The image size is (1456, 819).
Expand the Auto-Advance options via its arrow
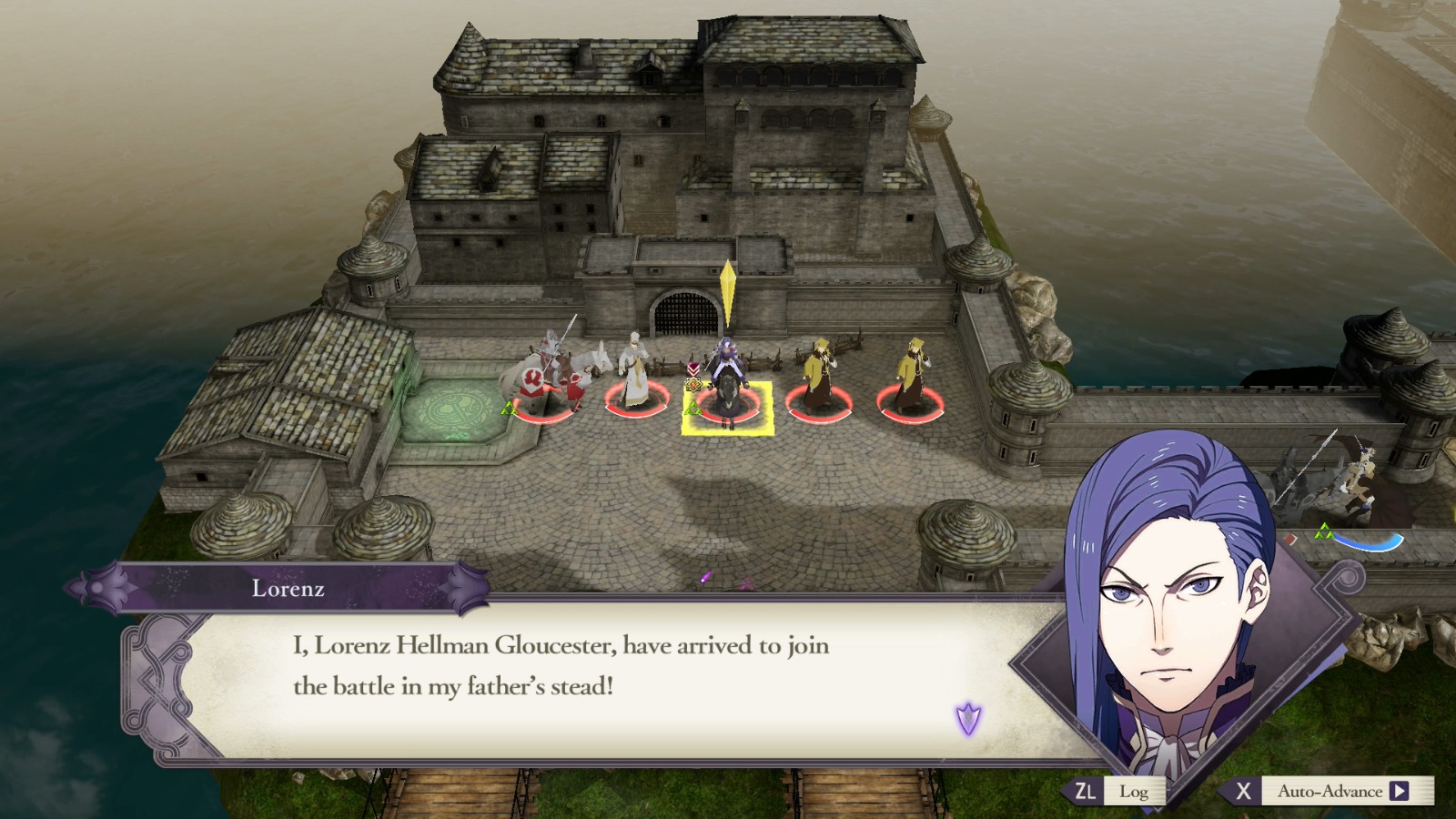(x=1398, y=792)
